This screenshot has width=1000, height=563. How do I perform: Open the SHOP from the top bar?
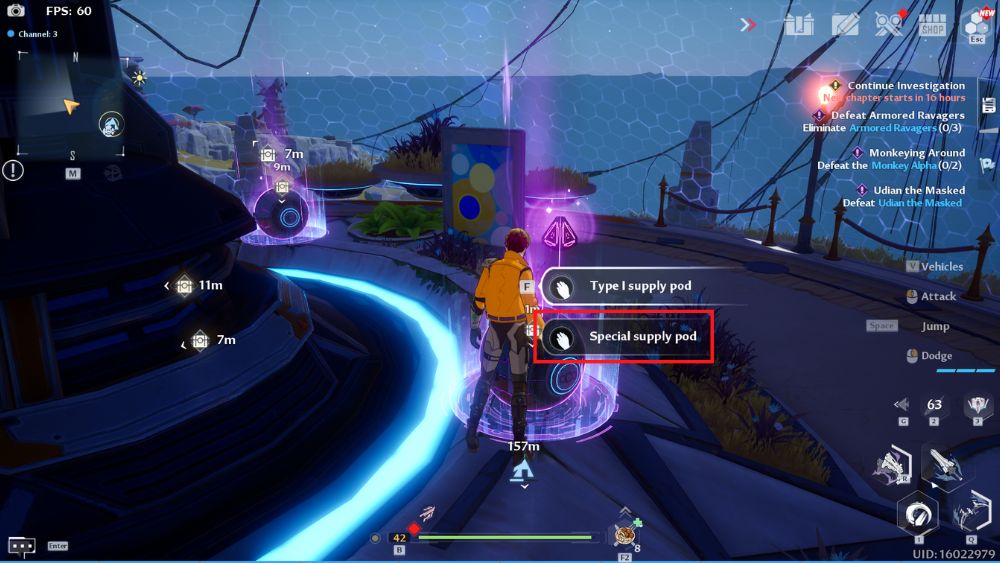(x=932, y=25)
